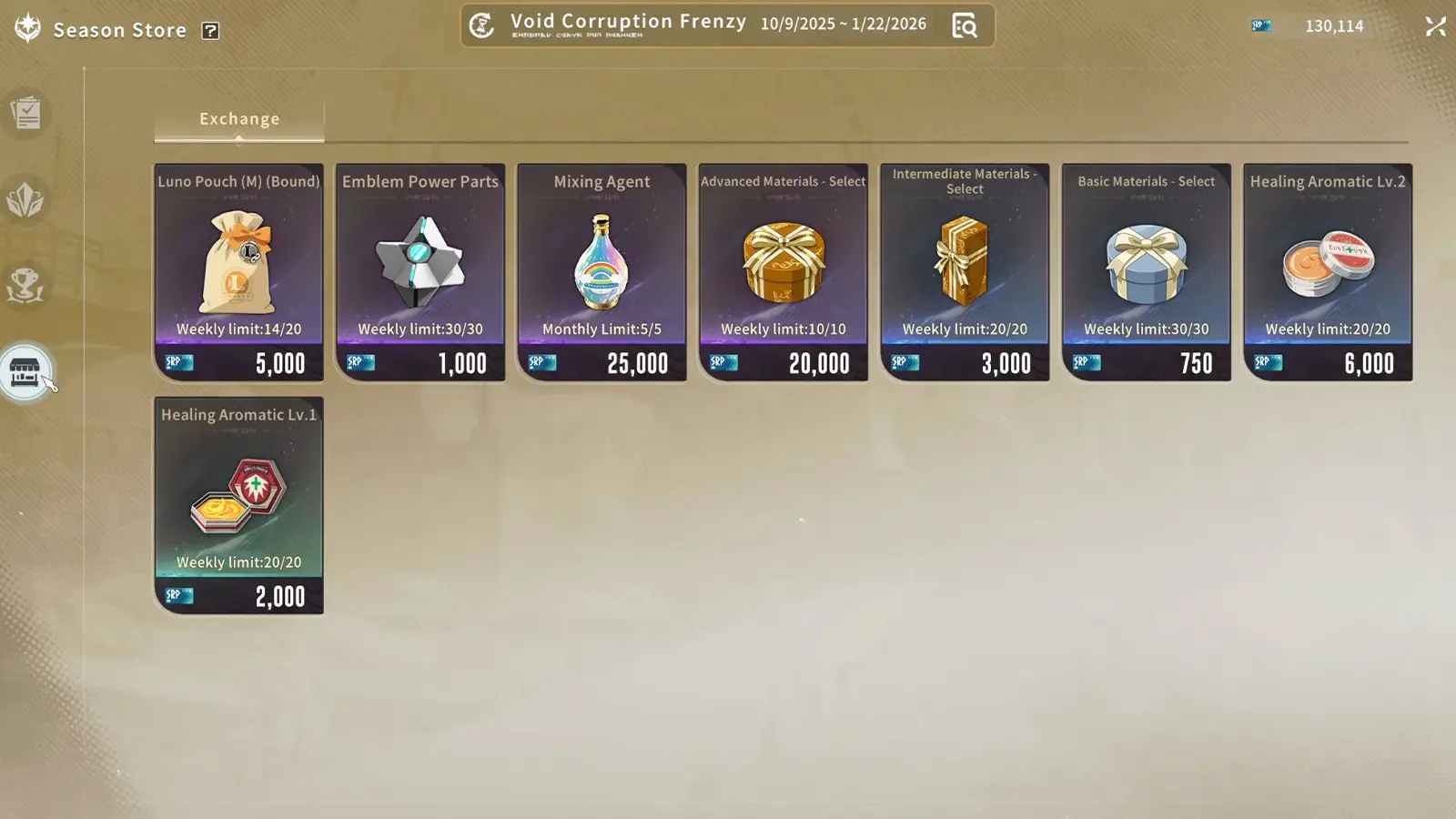
Task: Purchase the Luno Pouch (M) (Bound) item
Action: pyautogui.click(x=238, y=270)
